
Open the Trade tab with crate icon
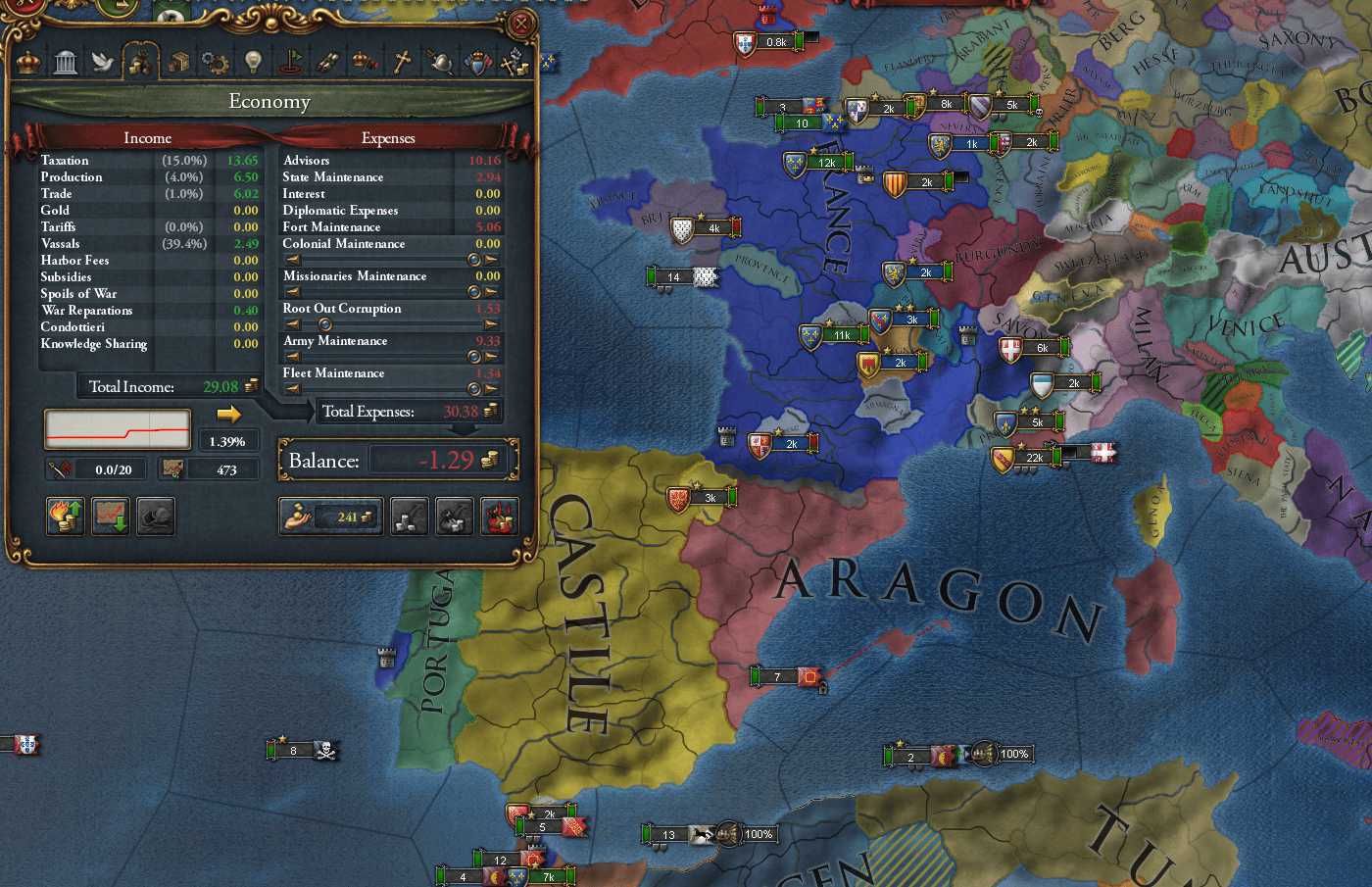pos(177,63)
